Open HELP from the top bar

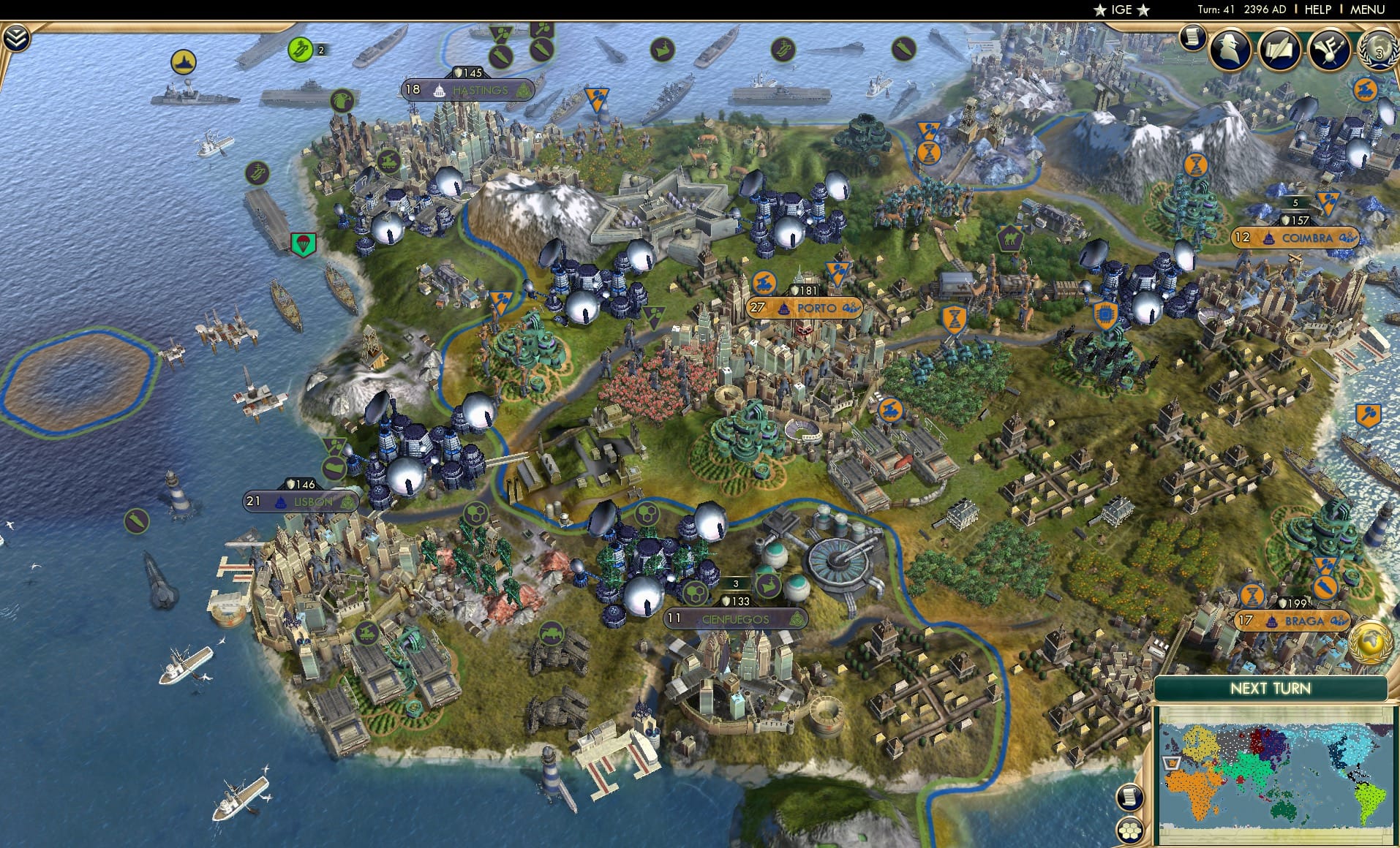point(1317,10)
